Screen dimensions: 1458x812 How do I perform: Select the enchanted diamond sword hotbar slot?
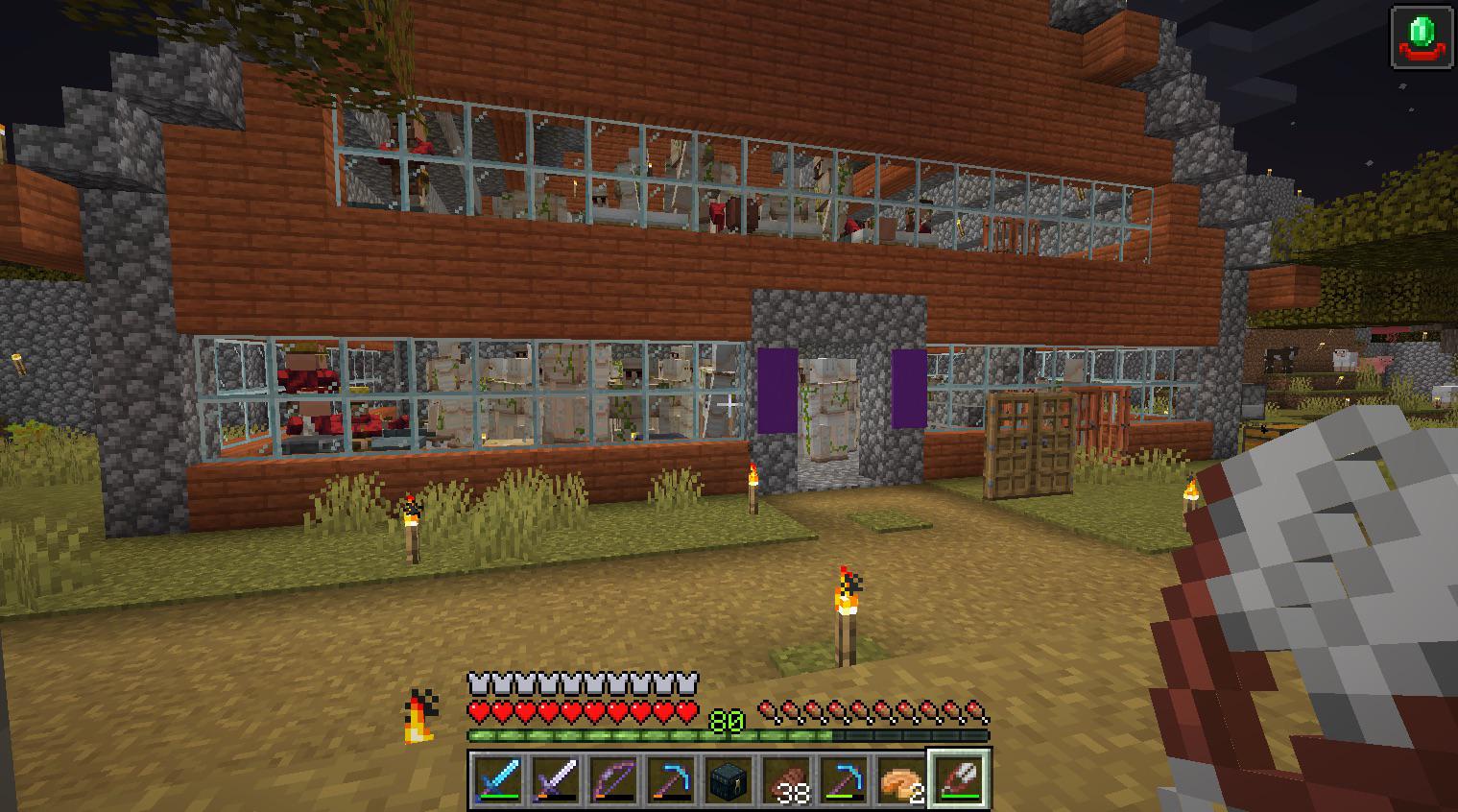[498, 782]
